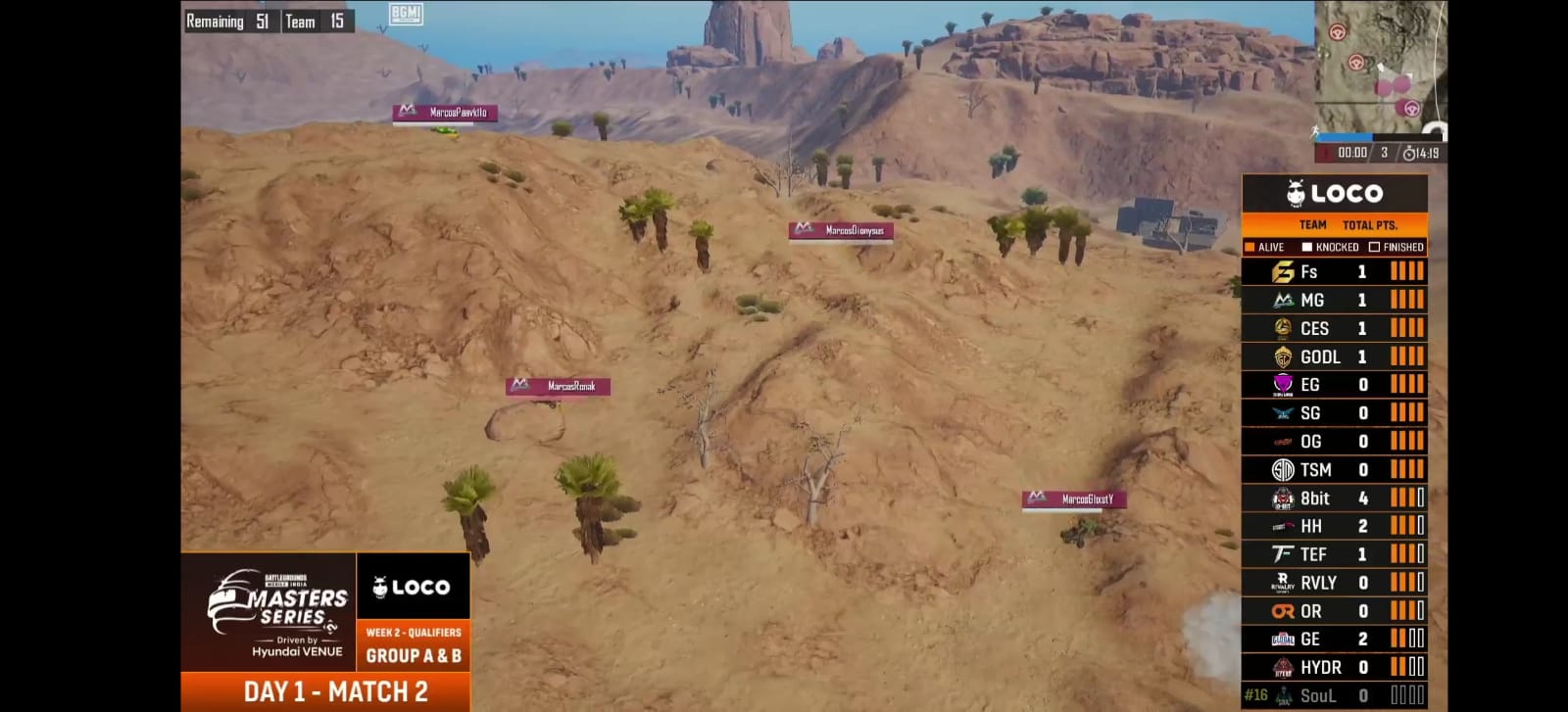The width and height of the screenshot is (1568, 712).
Task: Select the TSM team row
Action: click(x=1334, y=470)
